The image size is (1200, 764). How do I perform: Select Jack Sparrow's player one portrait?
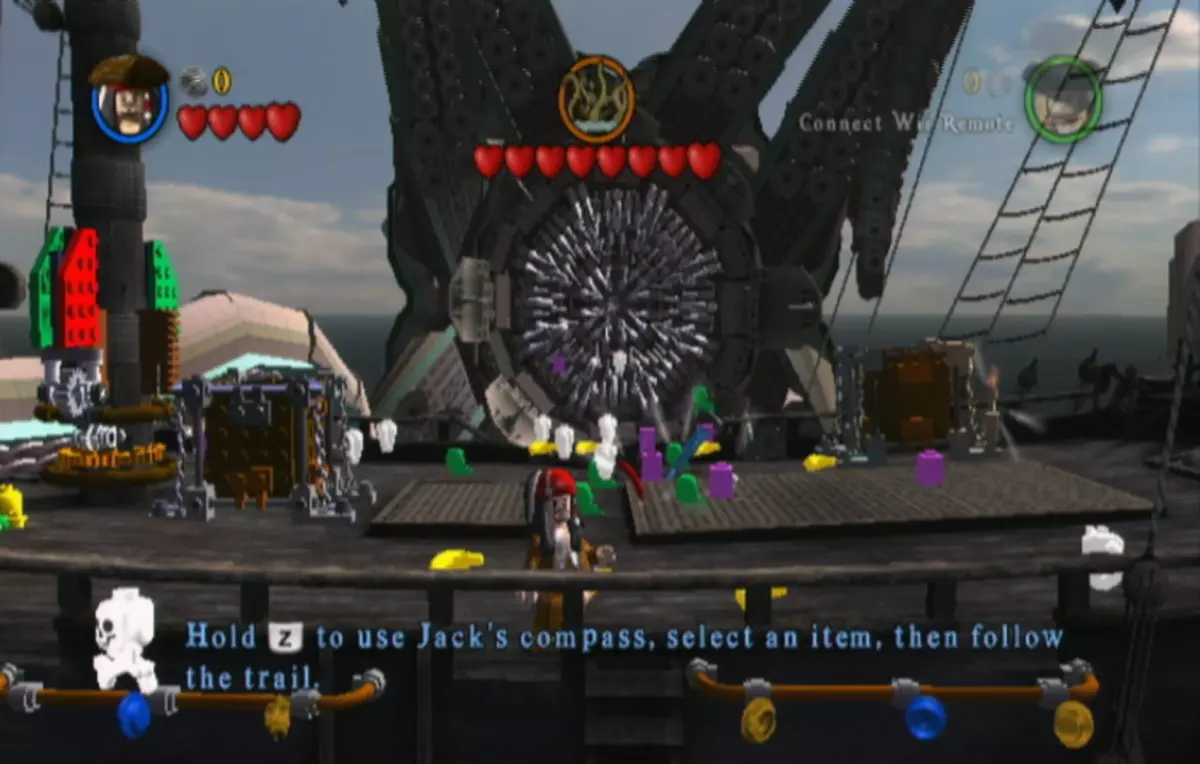(130, 100)
